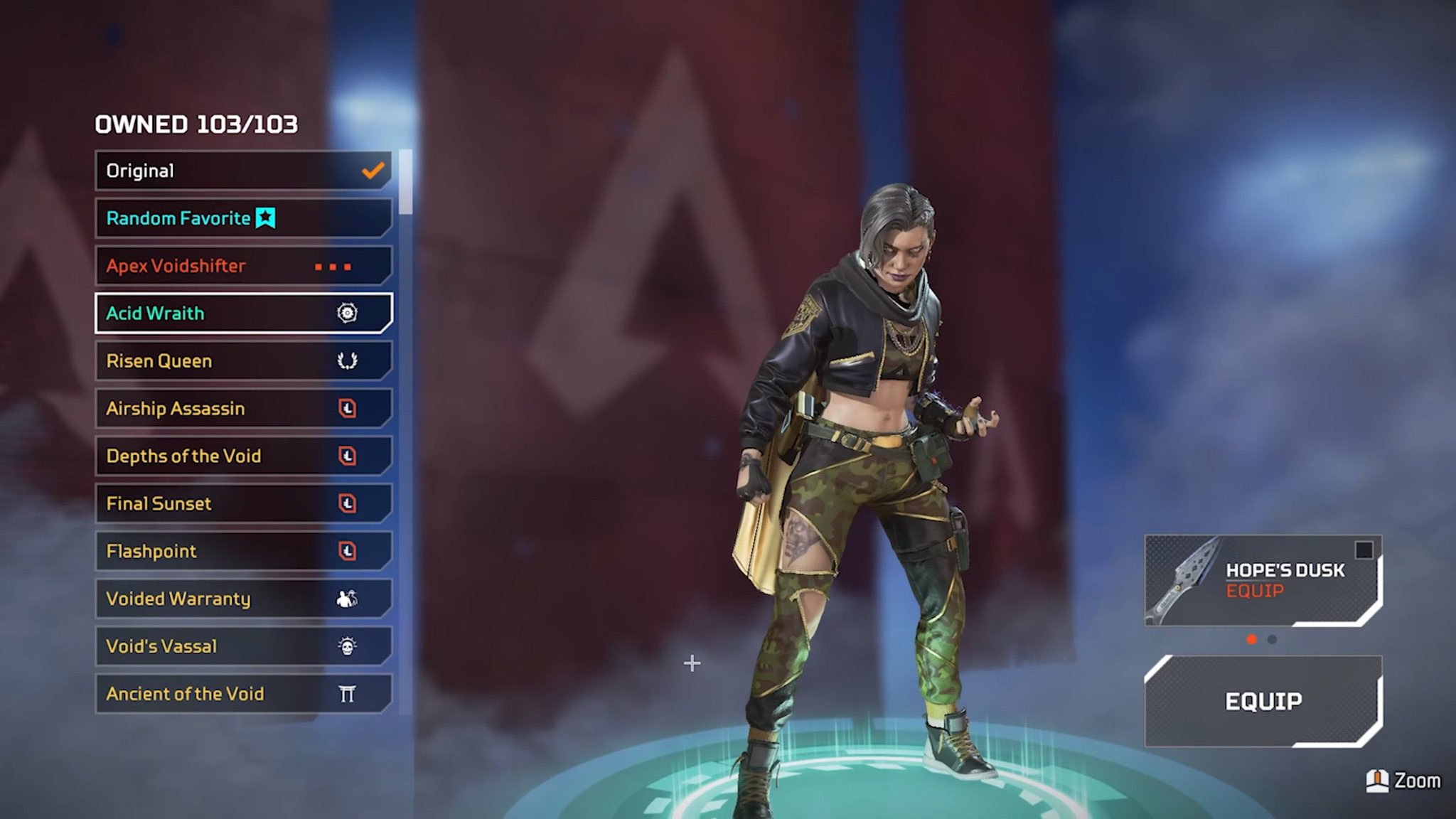The height and width of the screenshot is (819, 1456).
Task: Pick the Acid Wraith skin
Action: 242,314
